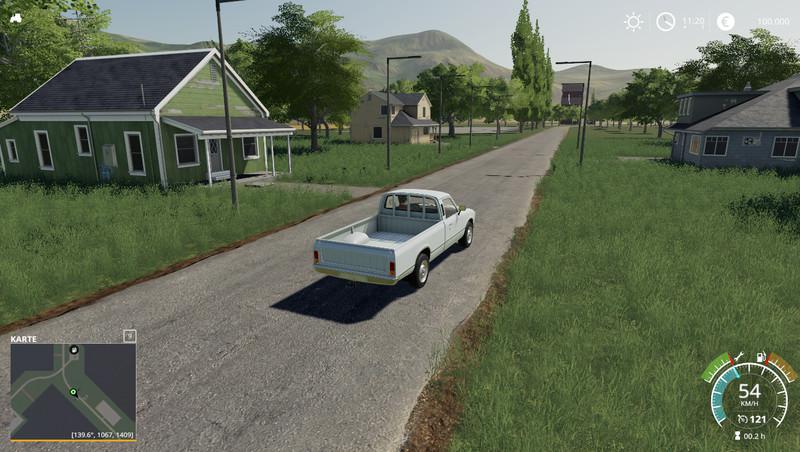Viewport: 800px width, 452px height.
Task: Click the euro money icon
Action: [x=725, y=22]
